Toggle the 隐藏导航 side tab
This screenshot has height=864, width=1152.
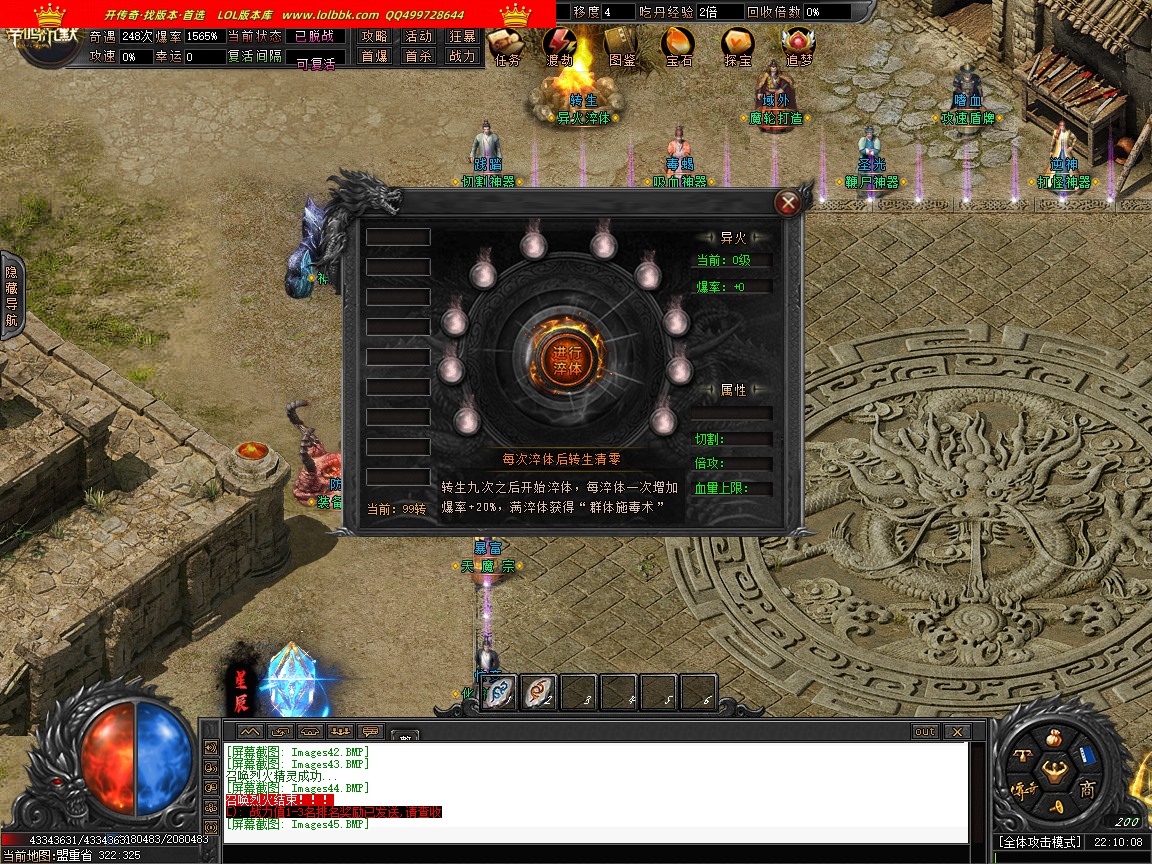pos(11,296)
